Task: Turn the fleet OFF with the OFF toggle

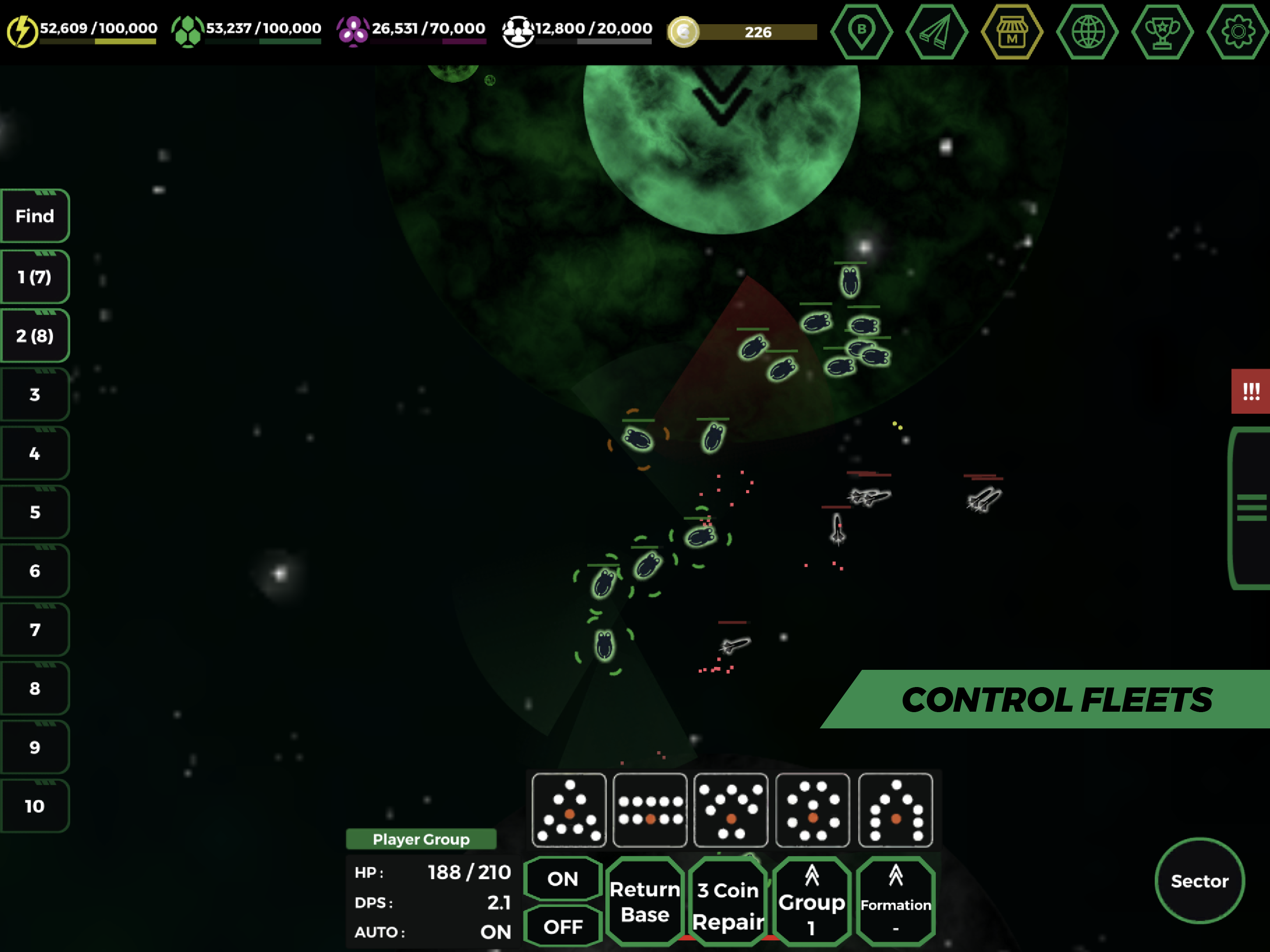Action: 562,925
